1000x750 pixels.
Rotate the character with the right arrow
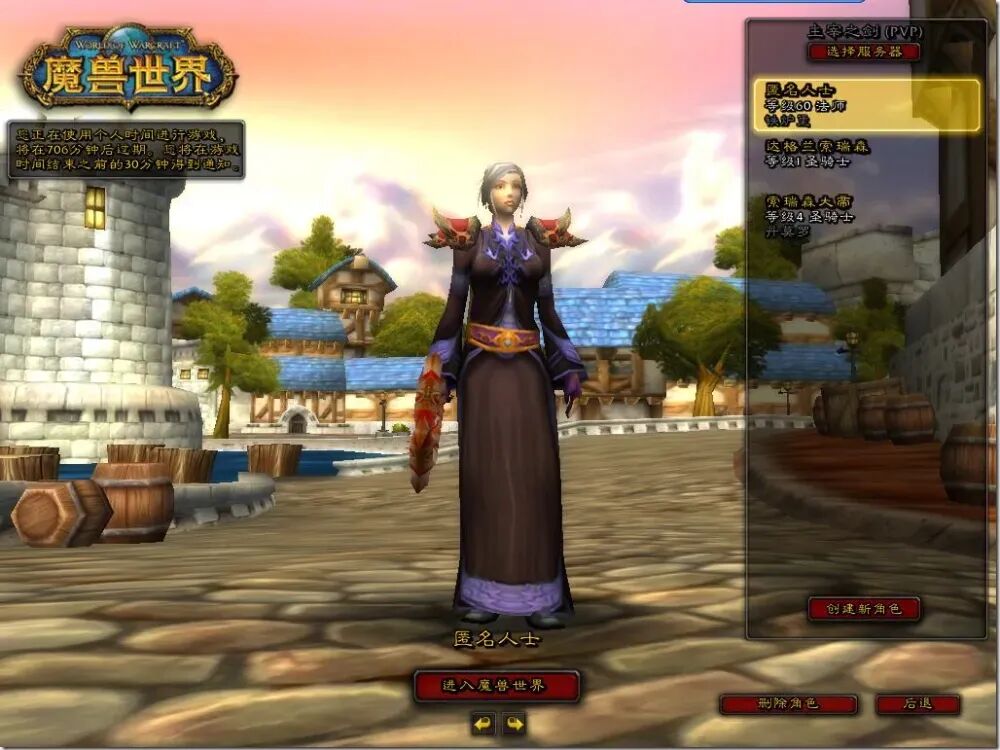click(x=513, y=723)
